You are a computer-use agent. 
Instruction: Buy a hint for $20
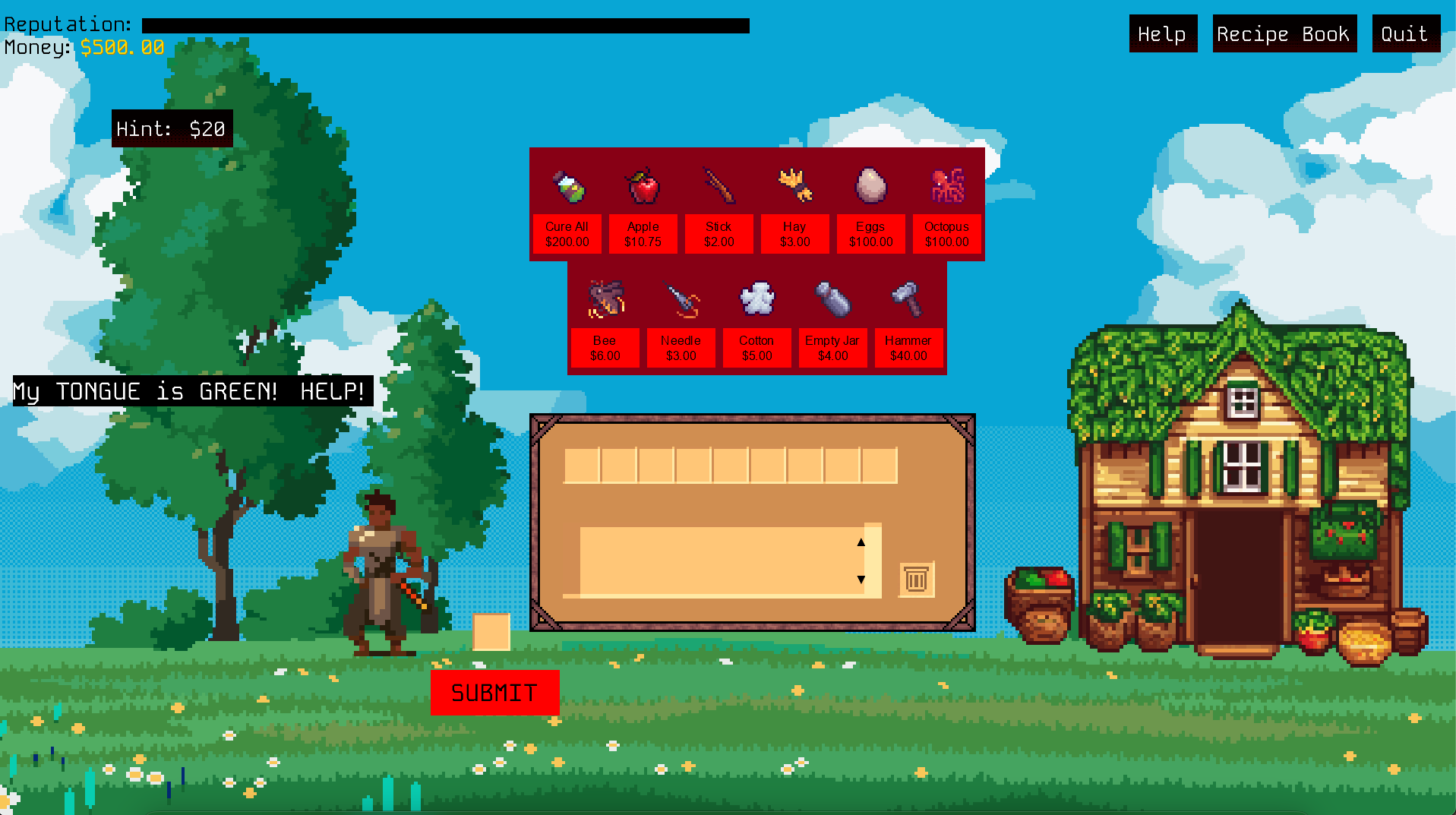(172, 129)
